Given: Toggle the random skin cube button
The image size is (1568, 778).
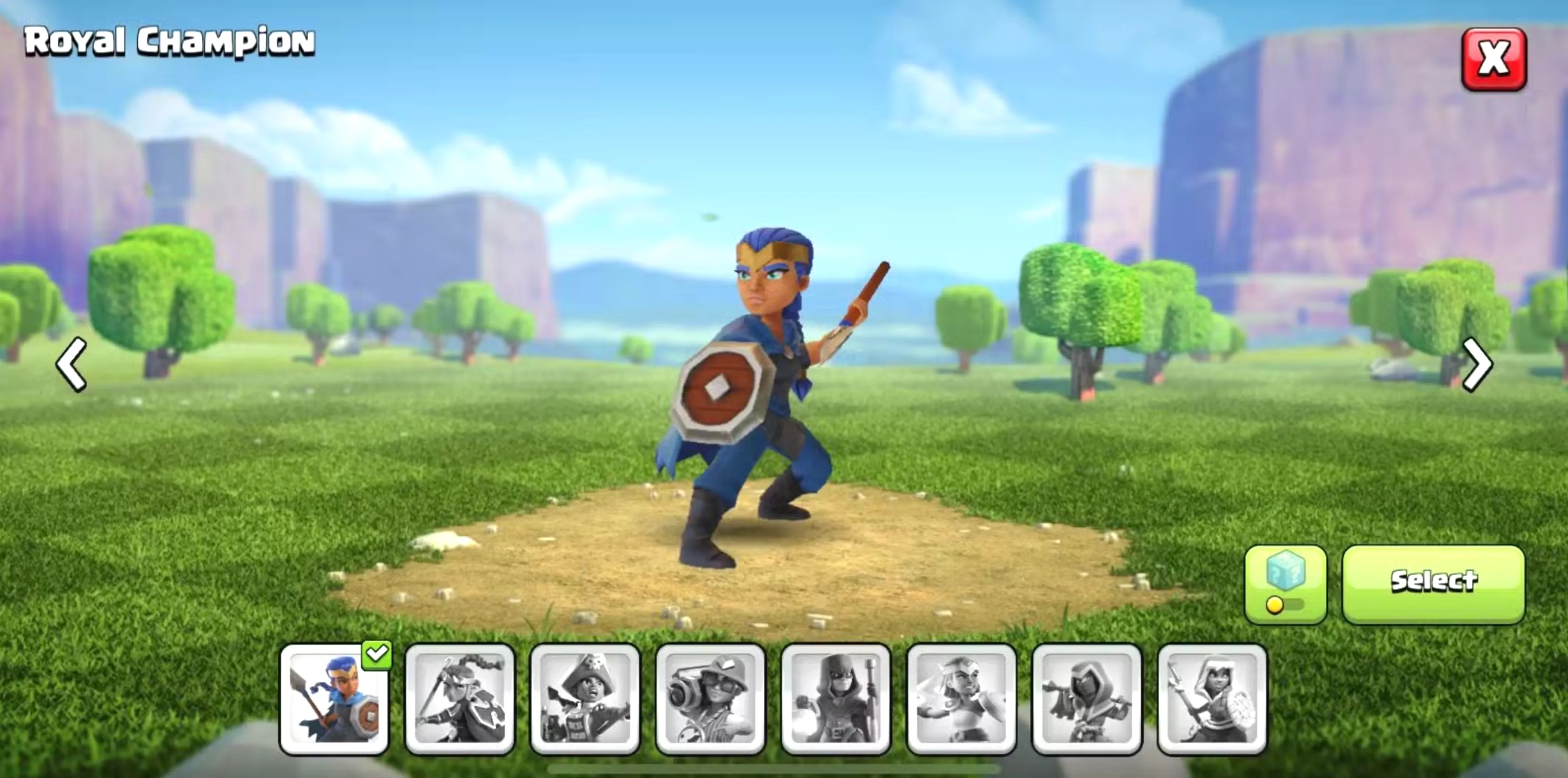Looking at the screenshot, I should (1285, 584).
